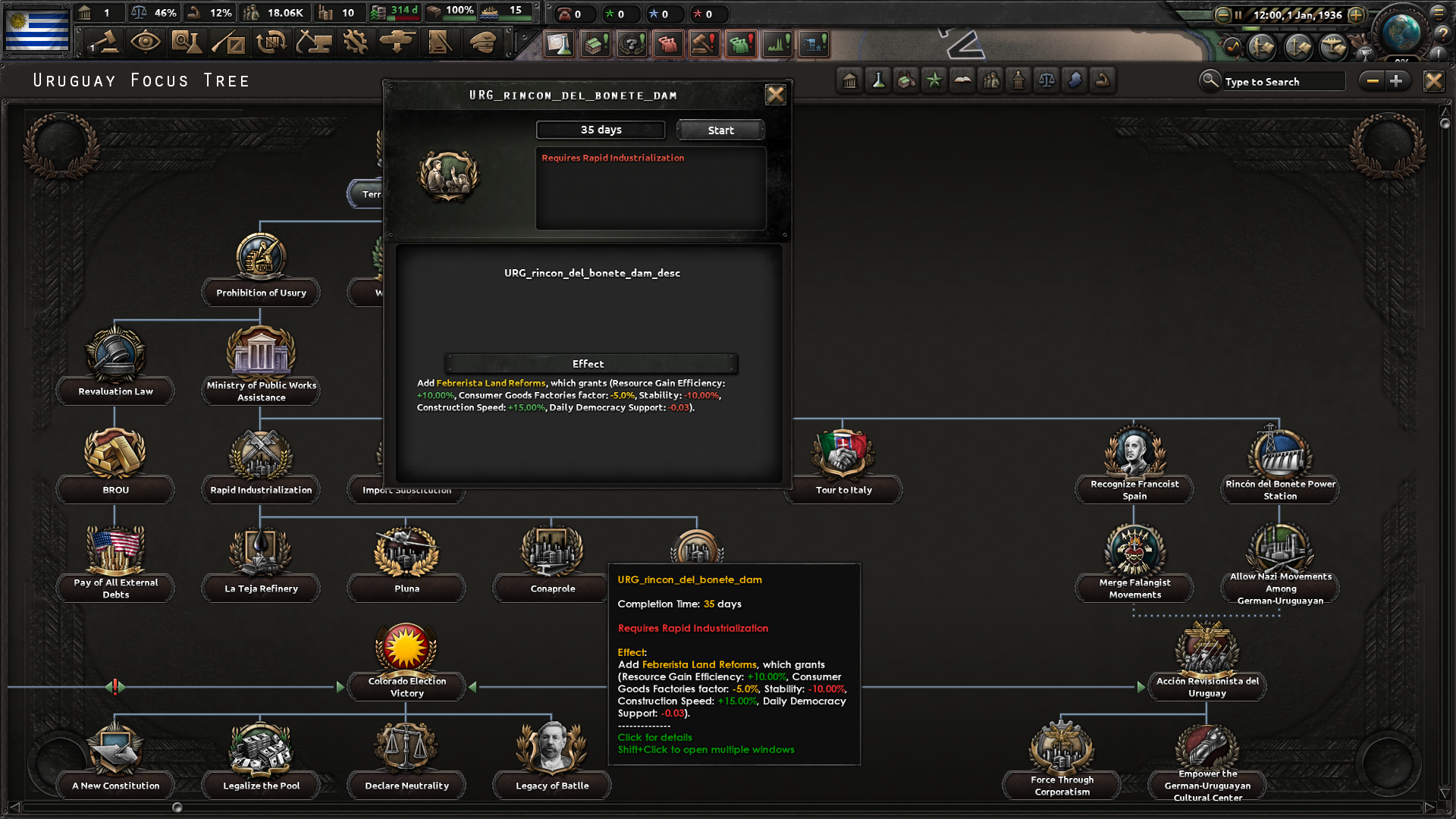Click the industry factory filter above the focus tree
The width and height of the screenshot is (1456, 819).
905,80
